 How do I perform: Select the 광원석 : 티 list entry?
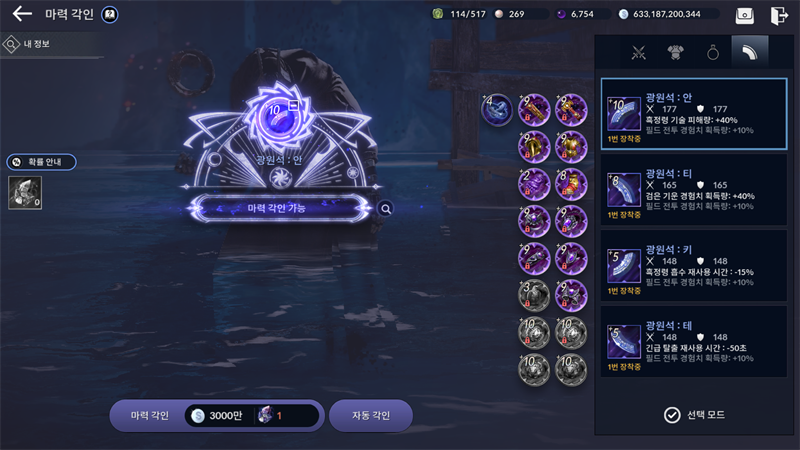[693, 192]
